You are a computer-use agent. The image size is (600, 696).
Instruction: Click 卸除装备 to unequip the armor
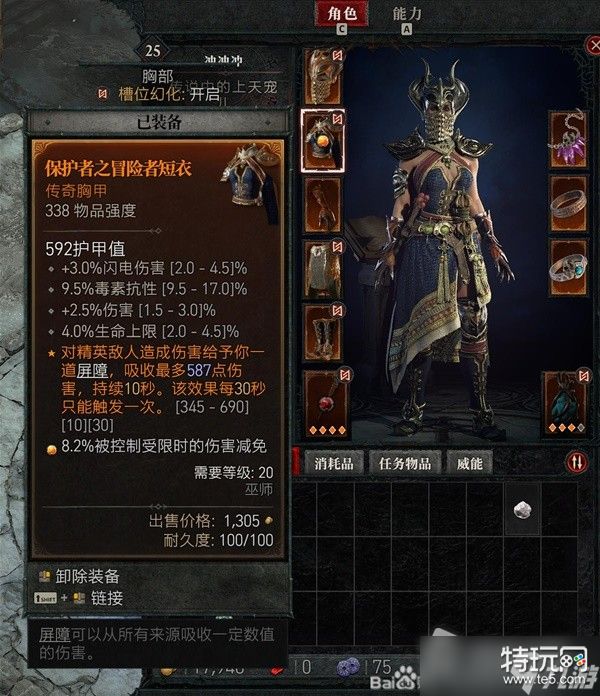click(92, 576)
